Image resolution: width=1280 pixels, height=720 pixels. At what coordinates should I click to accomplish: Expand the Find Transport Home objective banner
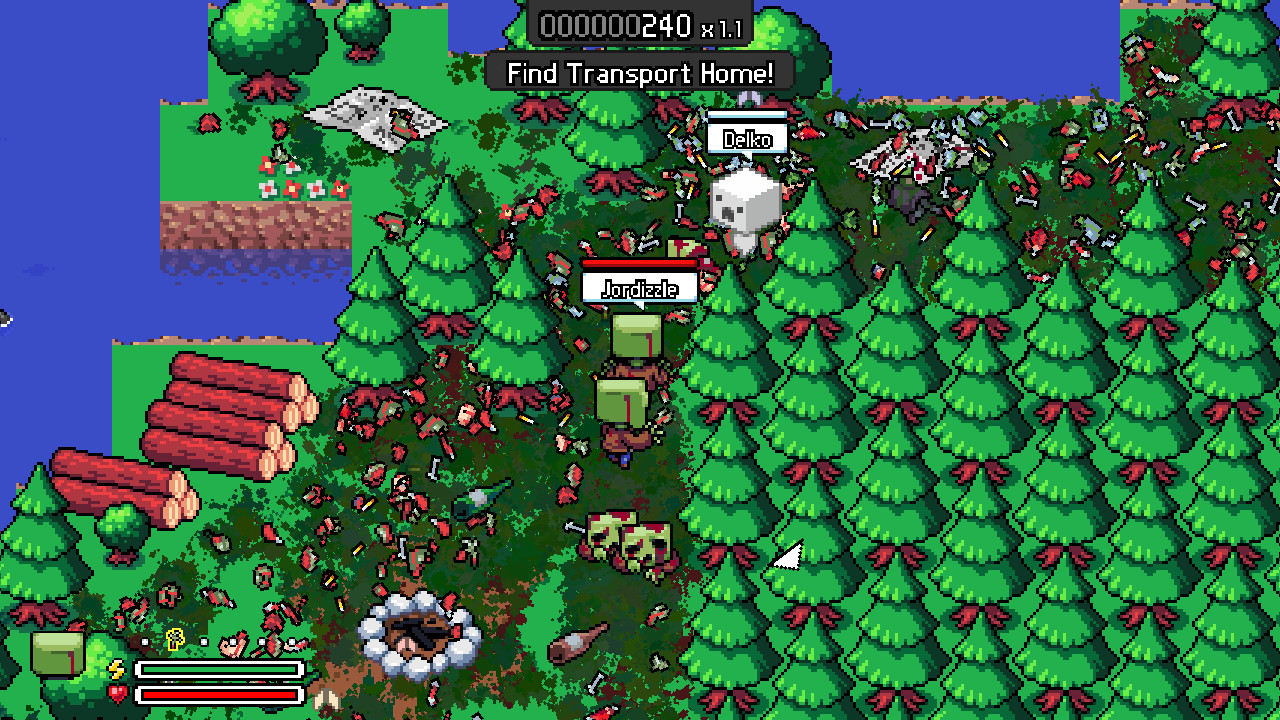coord(640,74)
